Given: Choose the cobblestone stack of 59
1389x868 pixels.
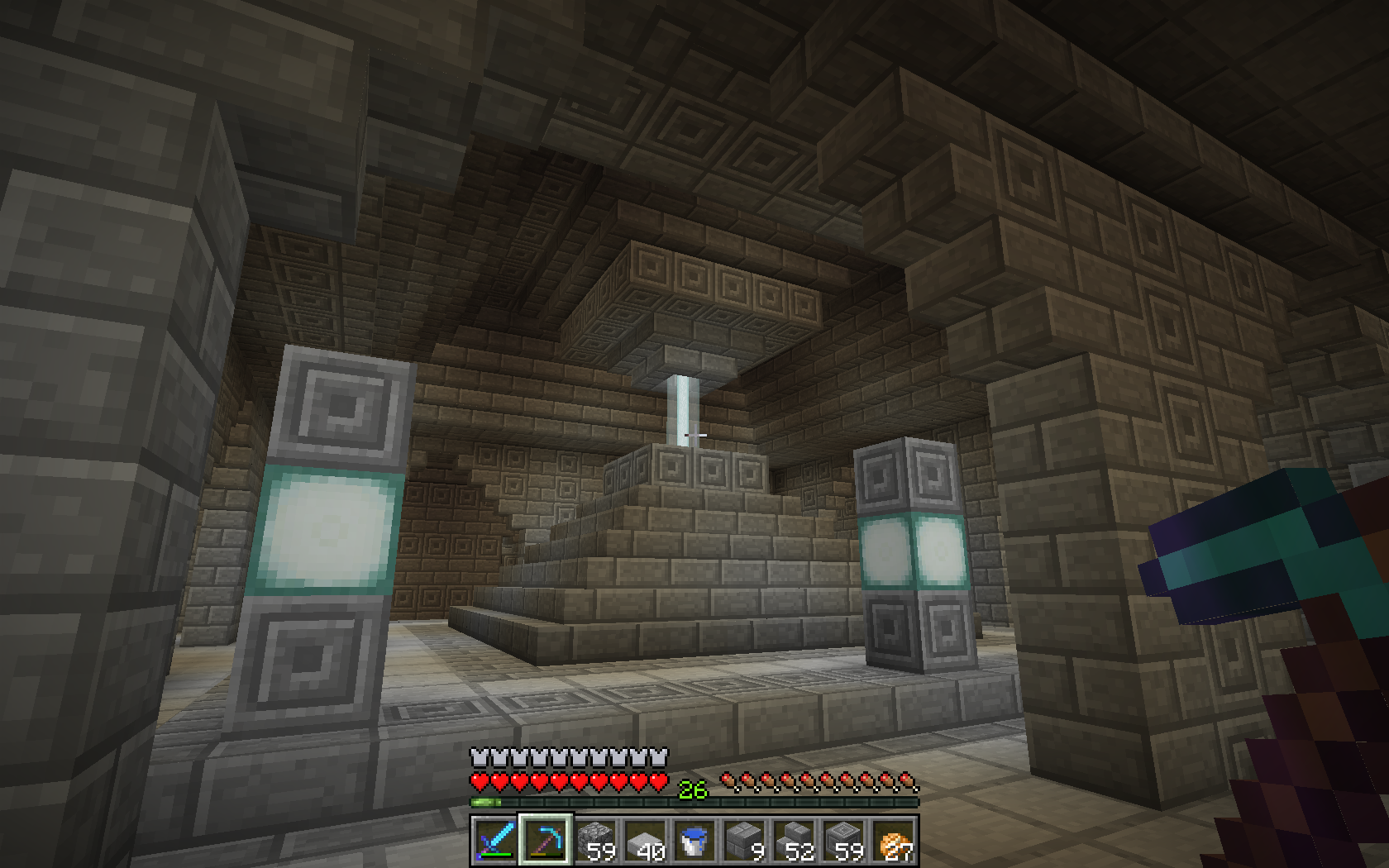Looking at the screenshot, I should tap(594, 841).
